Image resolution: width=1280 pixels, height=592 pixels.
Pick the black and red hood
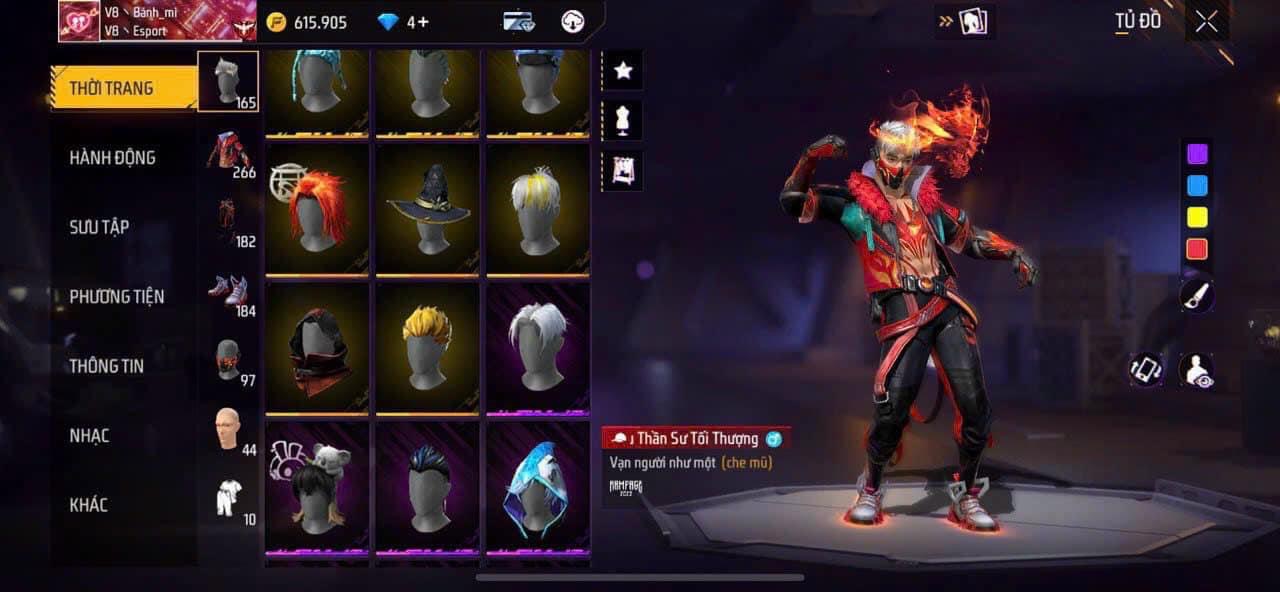(x=317, y=347)
